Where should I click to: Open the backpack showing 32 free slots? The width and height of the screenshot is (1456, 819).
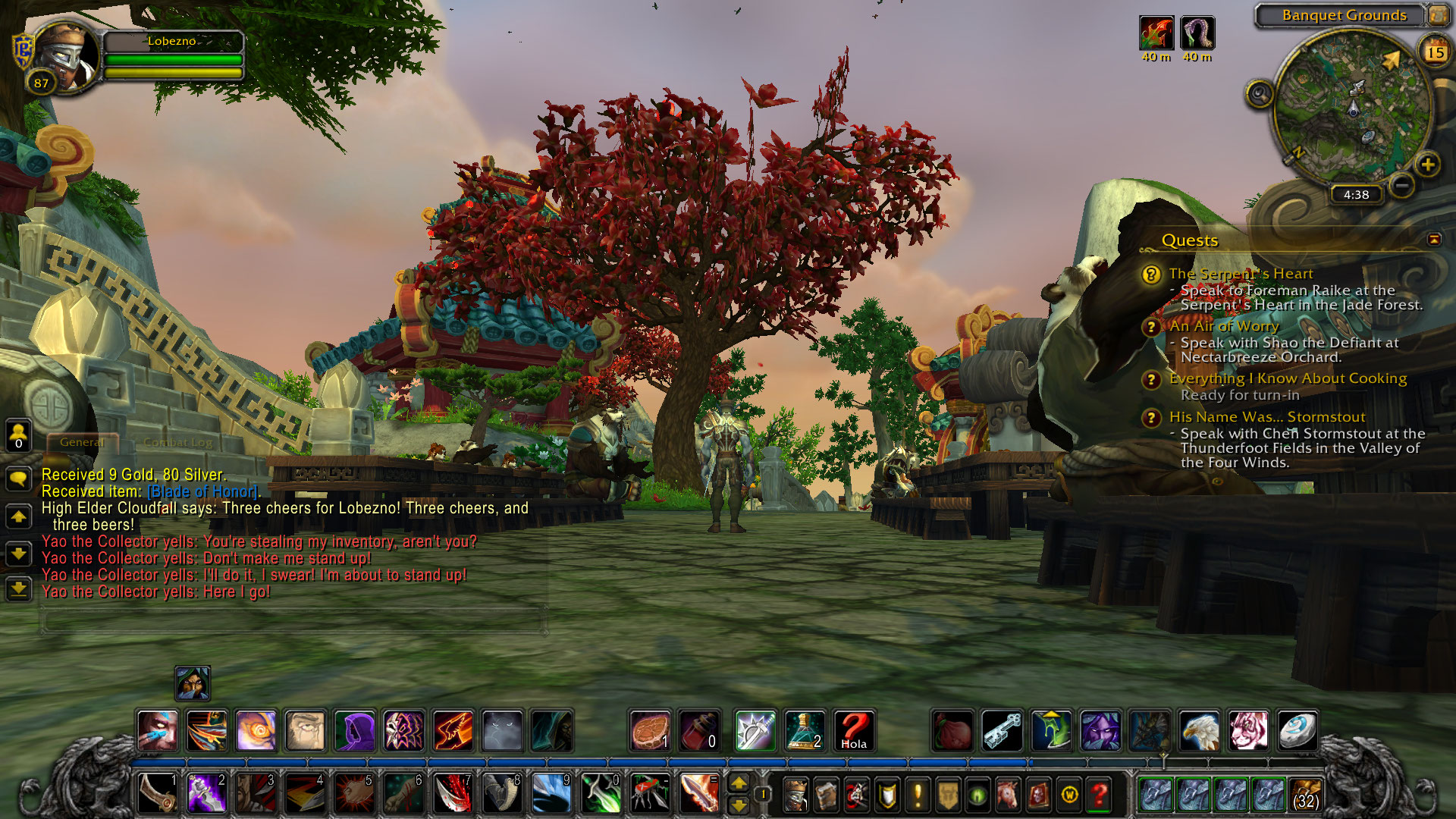1304,794
